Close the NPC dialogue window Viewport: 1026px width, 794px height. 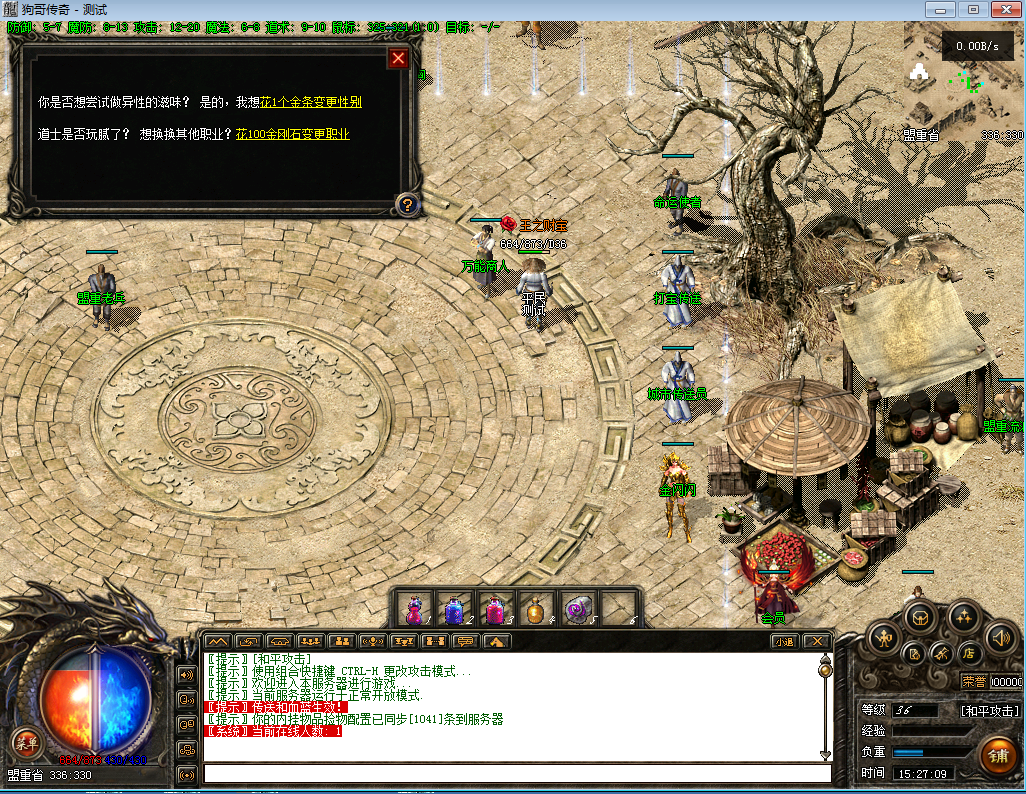[398, 58]
